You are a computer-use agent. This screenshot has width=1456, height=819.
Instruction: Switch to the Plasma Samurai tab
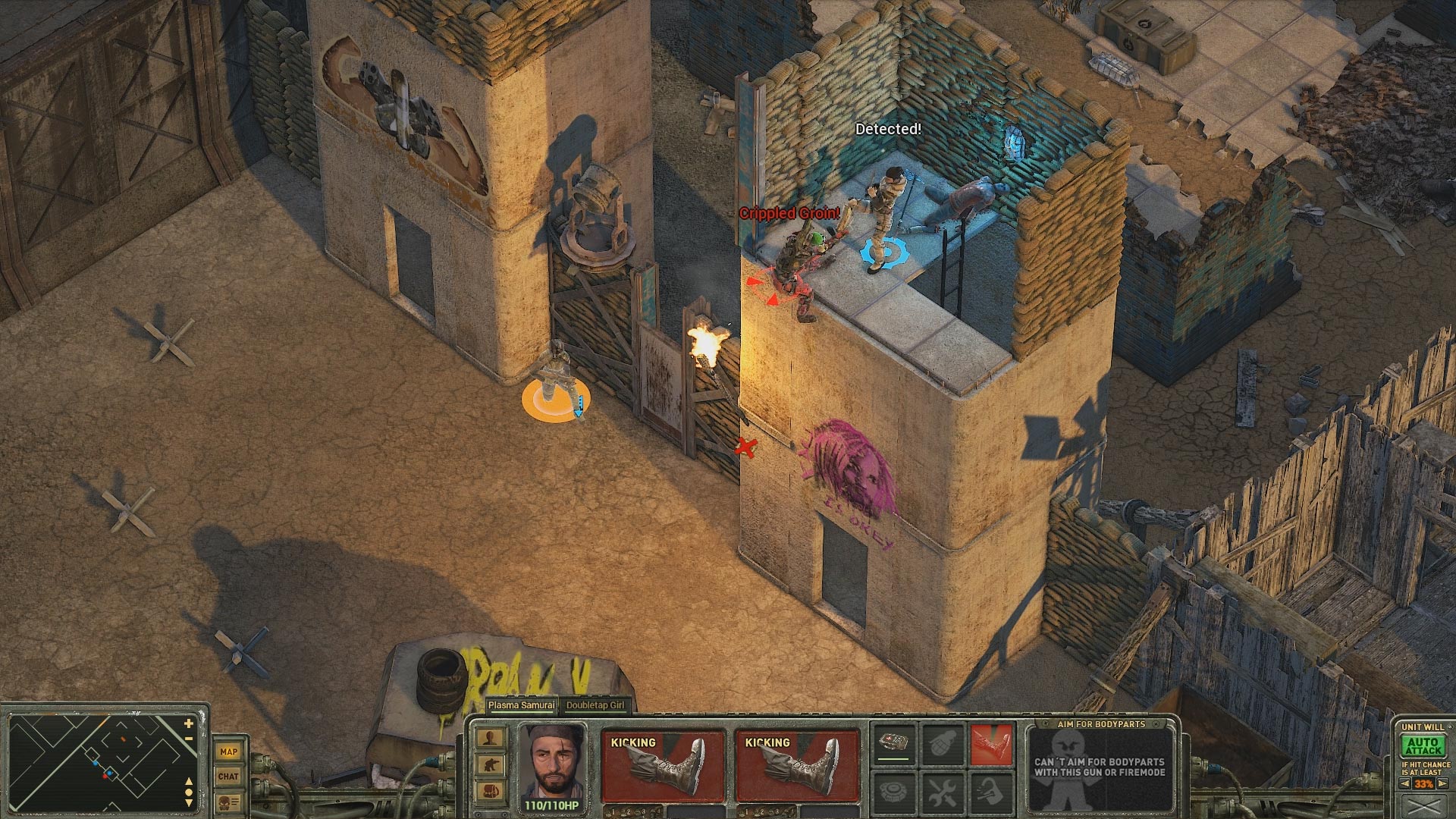click(x=521, y=705)
